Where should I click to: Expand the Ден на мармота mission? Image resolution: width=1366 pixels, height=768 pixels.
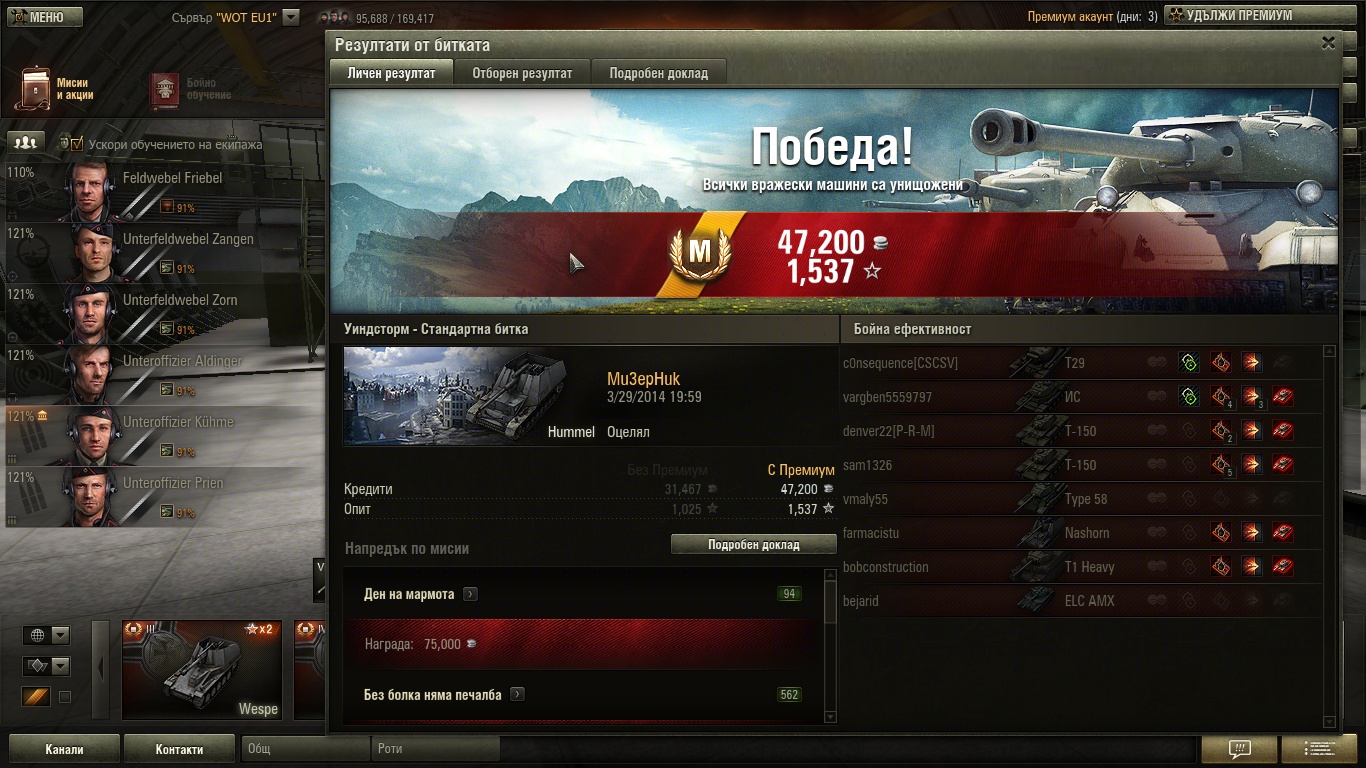coord(470,594)
